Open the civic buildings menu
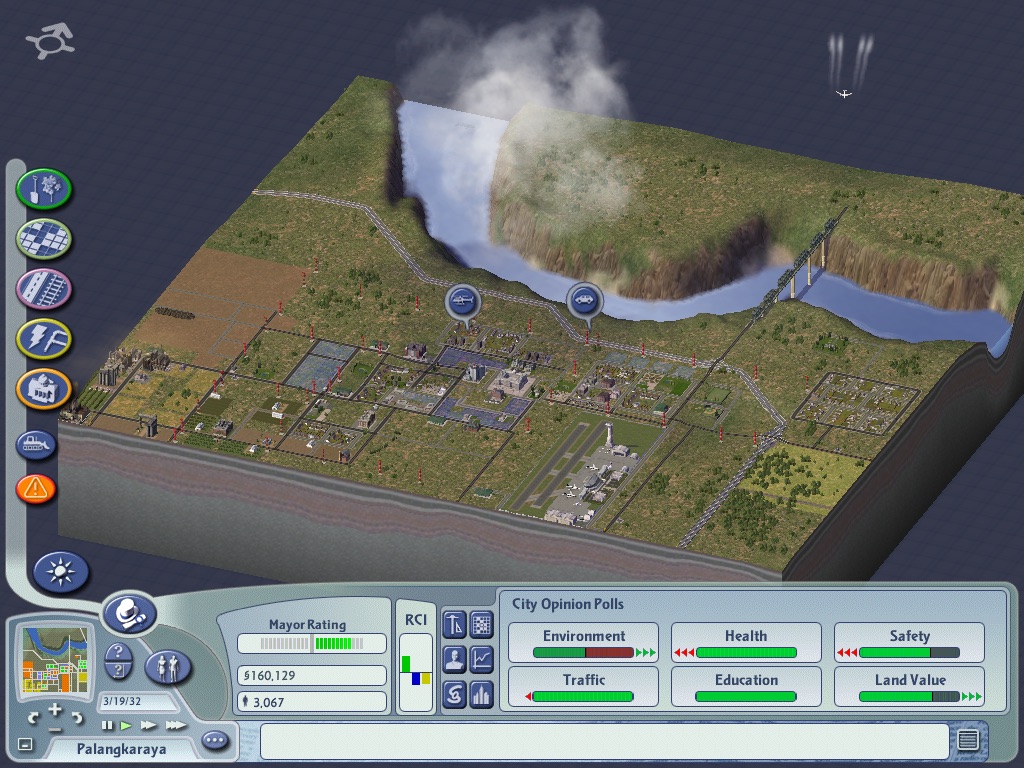The width and height of the screenshot is (1024, 768). click(x=44, y=389)
